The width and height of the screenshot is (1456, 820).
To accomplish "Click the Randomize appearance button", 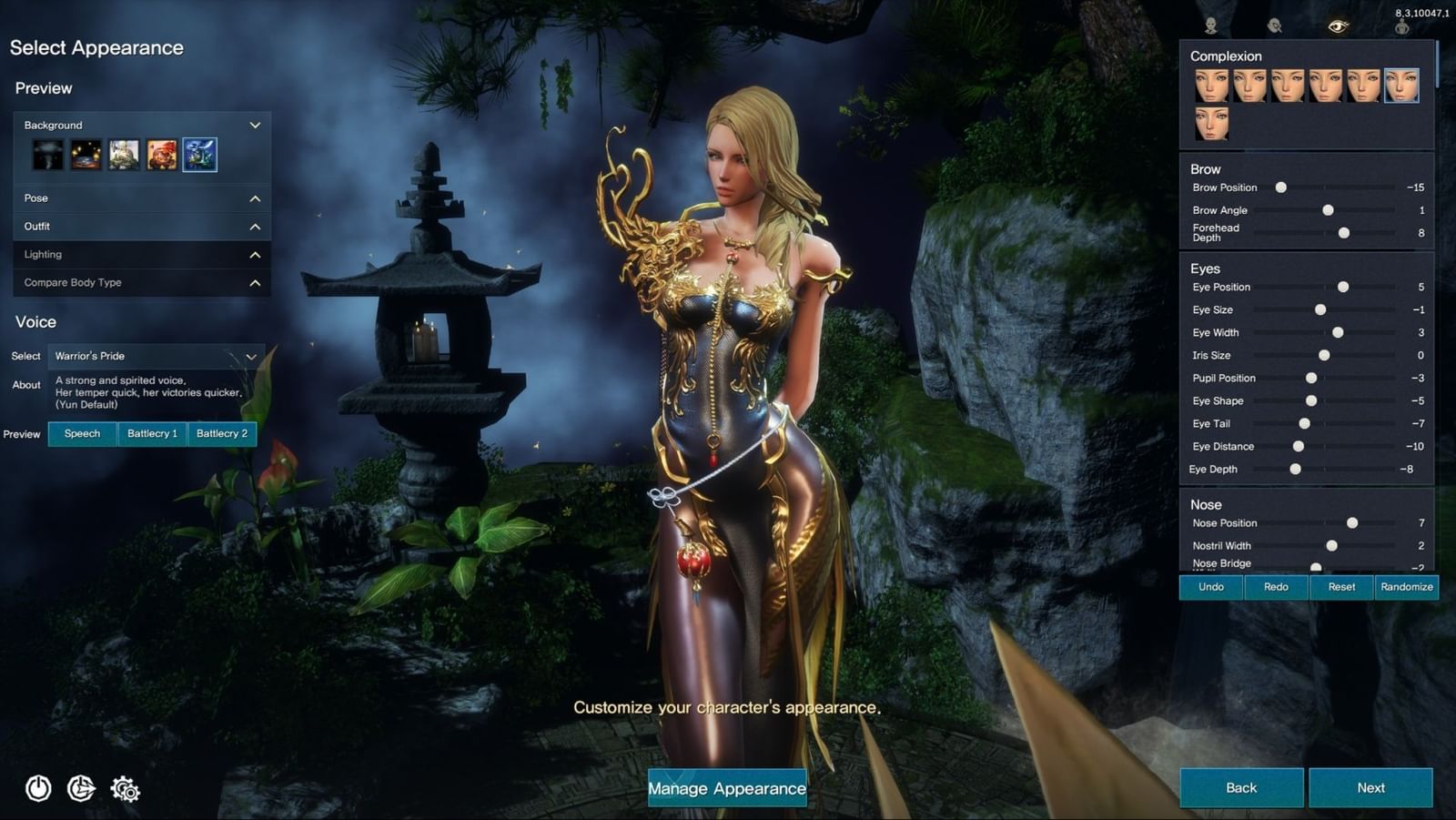I will (x=1406, y=587).
